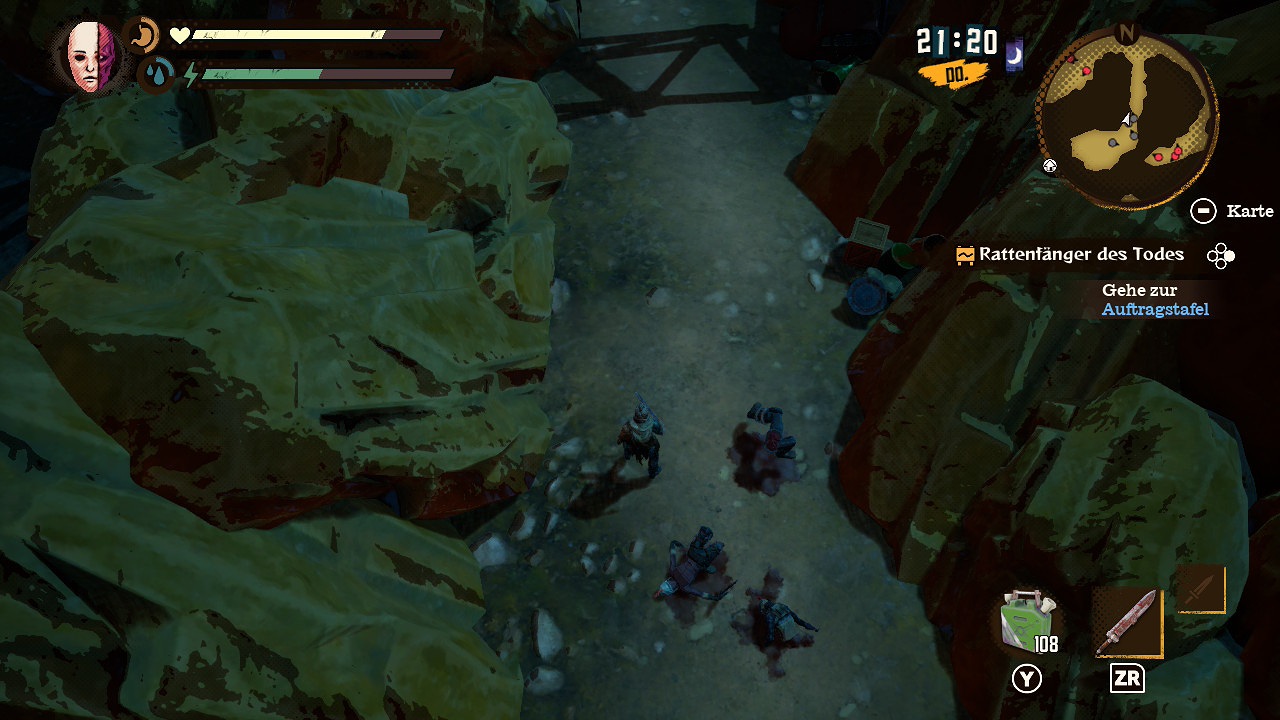
Task: Click the Auftragstafel objective link
Action: coord(1155,310)
